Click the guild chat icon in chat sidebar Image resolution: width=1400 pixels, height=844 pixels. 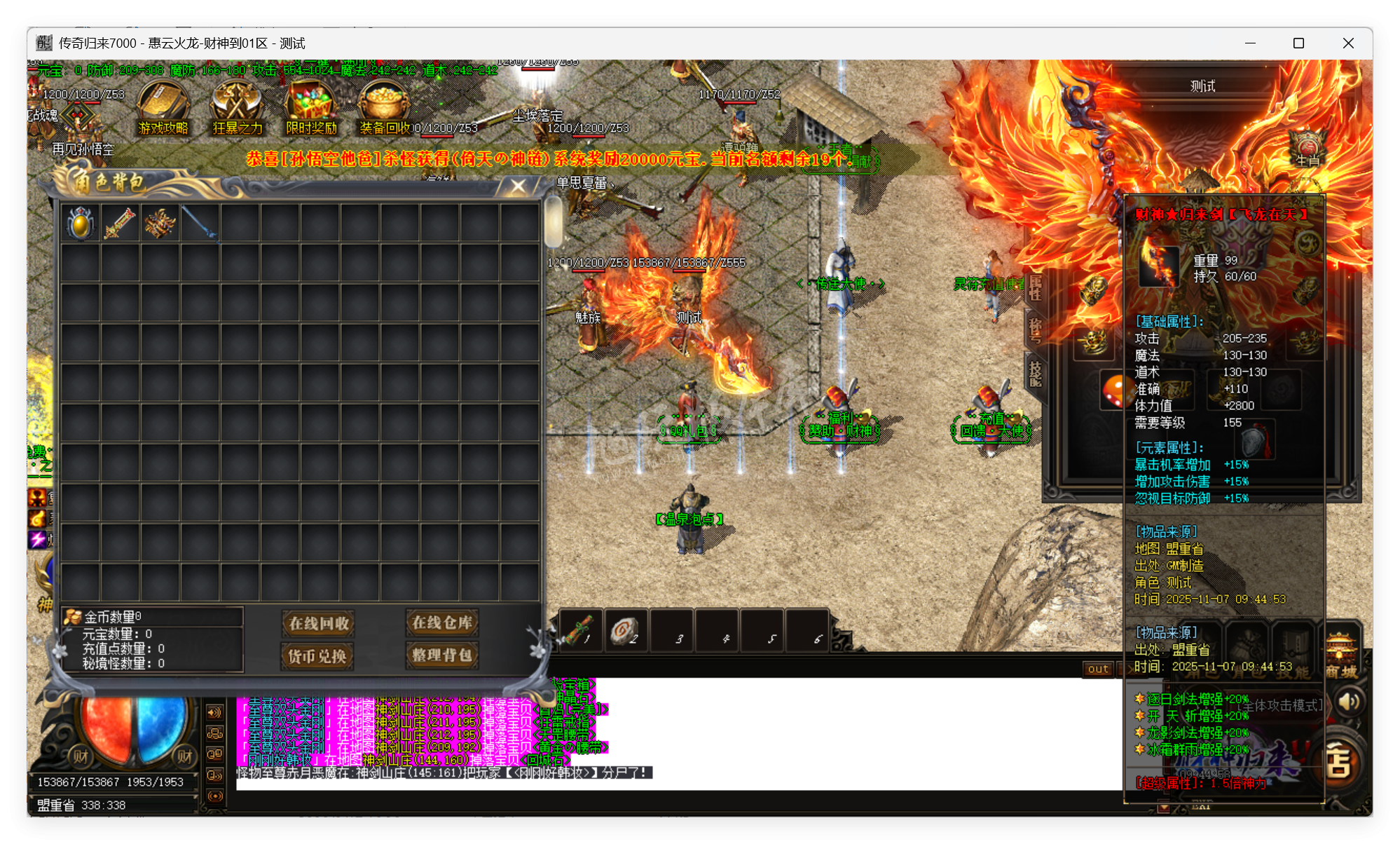[x=214, y=735]
